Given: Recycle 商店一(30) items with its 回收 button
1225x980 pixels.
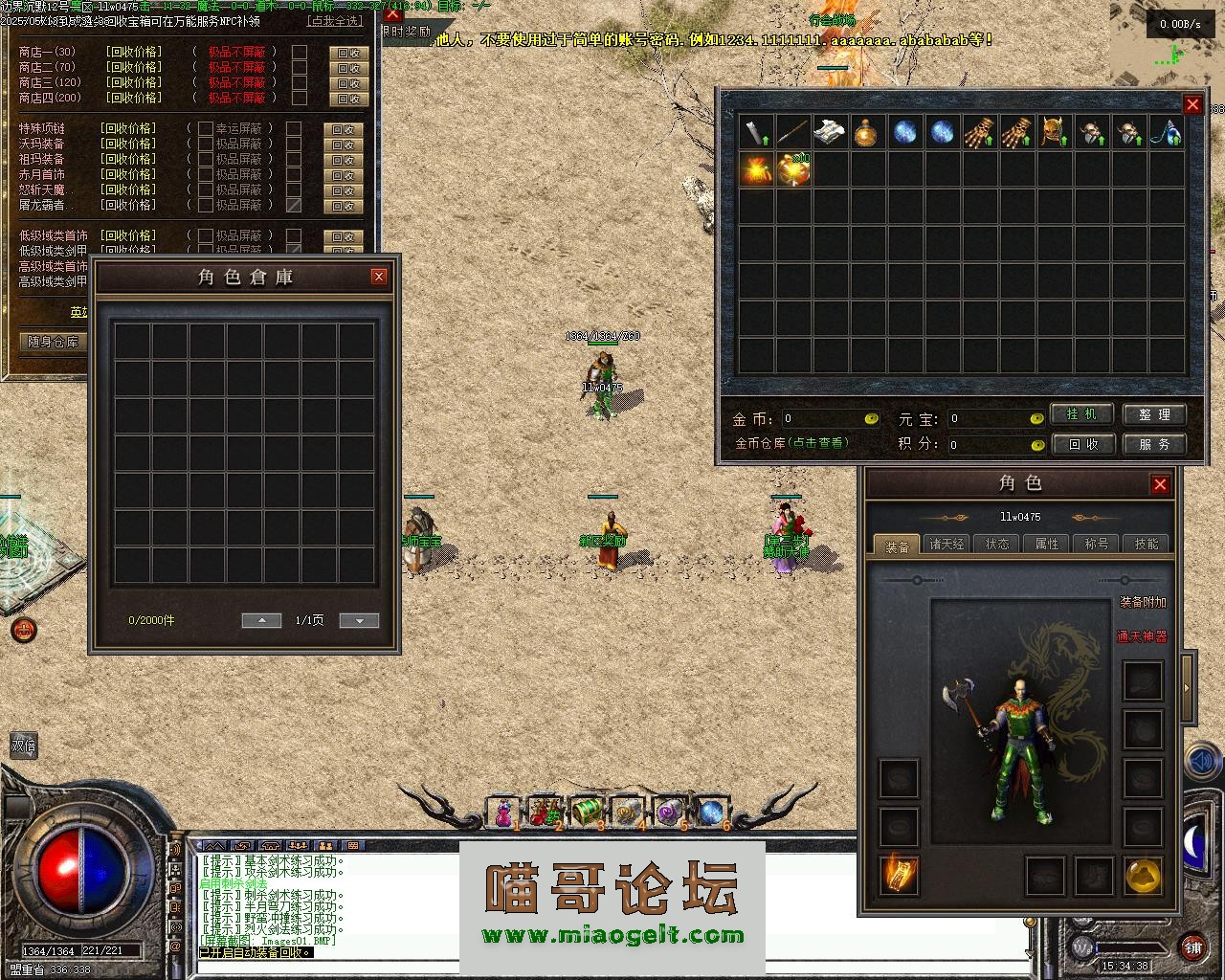Looking at the screenshot, I should (x=347, y=53).
